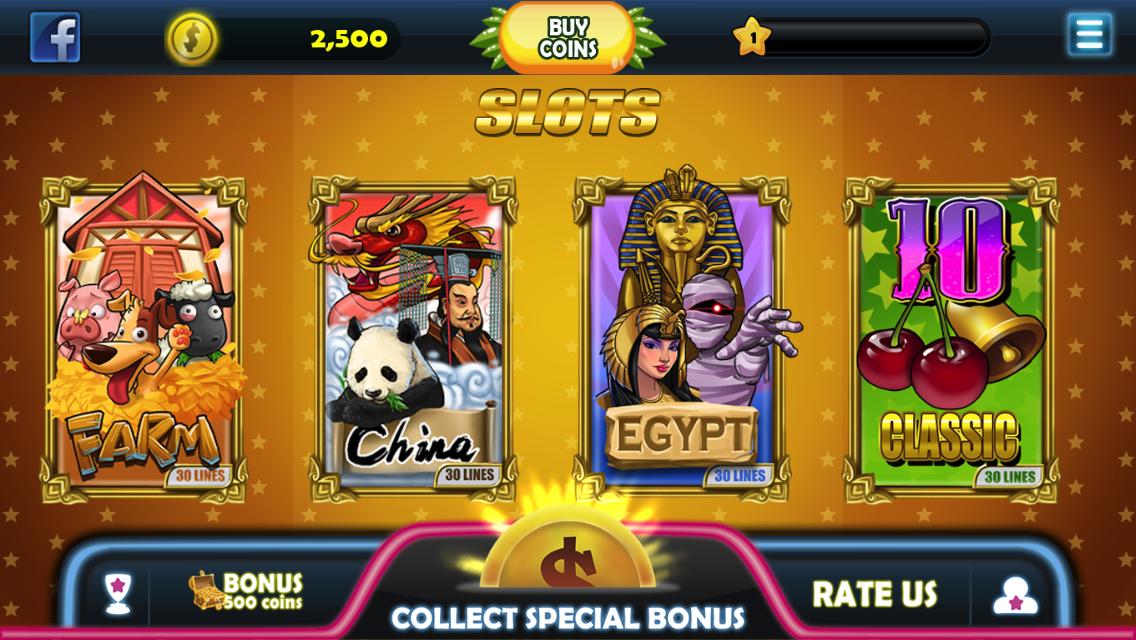Image resolution: width=1136 pixels, height=640 pixels.
Task: Click the gold coin balance icon
Action: point(191,39)
